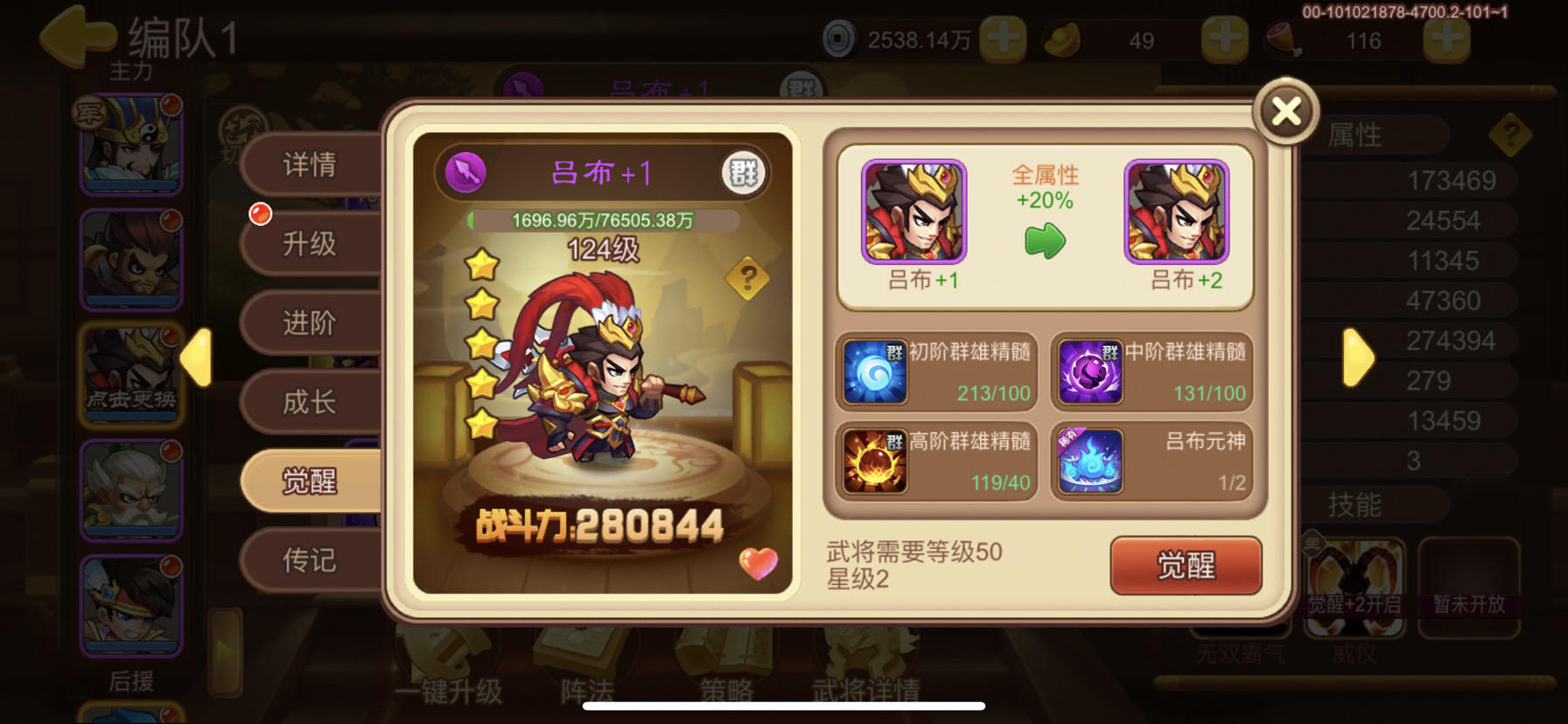Open the 初阶群雄精髓 material icon

(874, 372)
